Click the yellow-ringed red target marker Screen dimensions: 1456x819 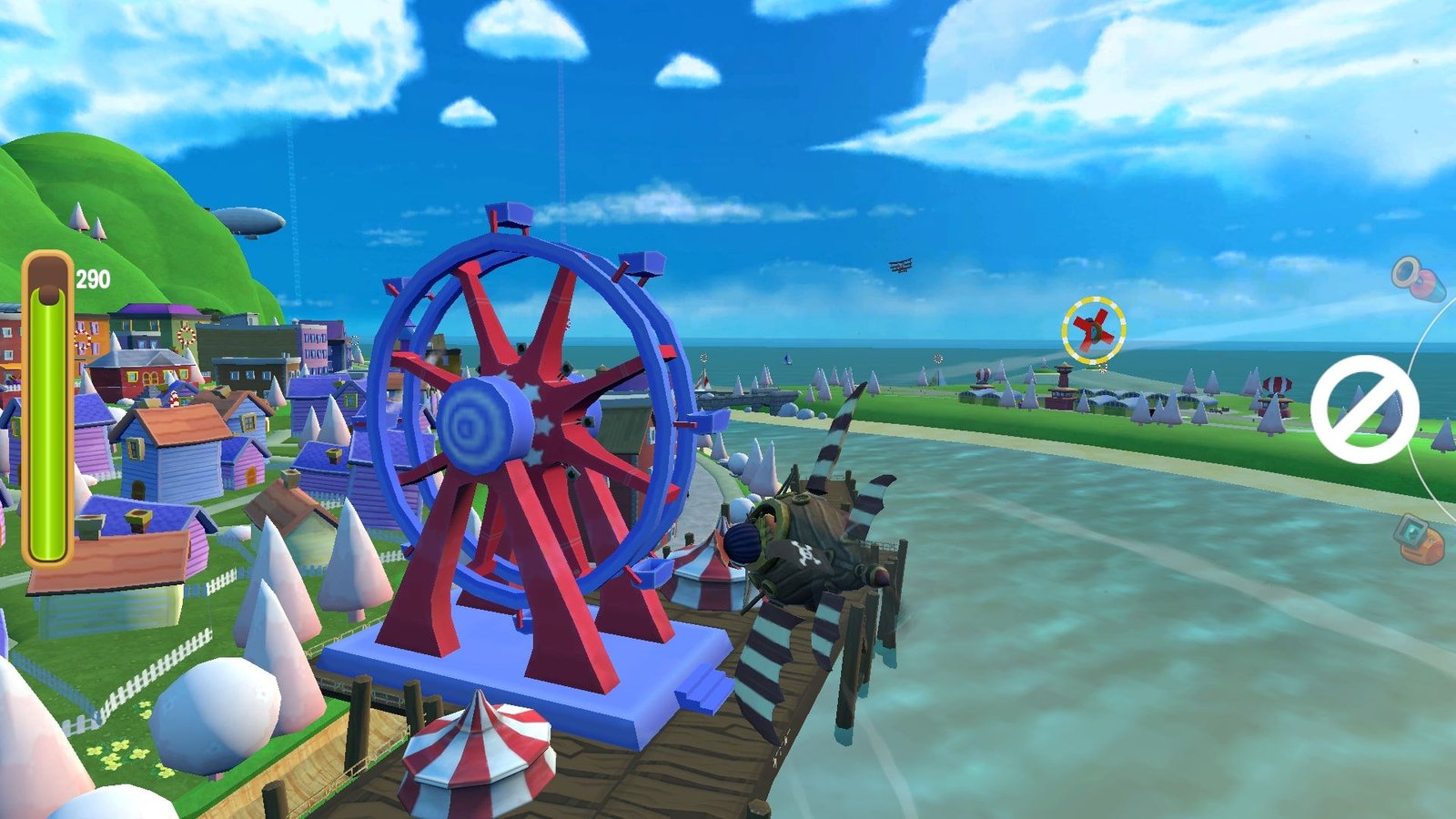point(1093,330)
